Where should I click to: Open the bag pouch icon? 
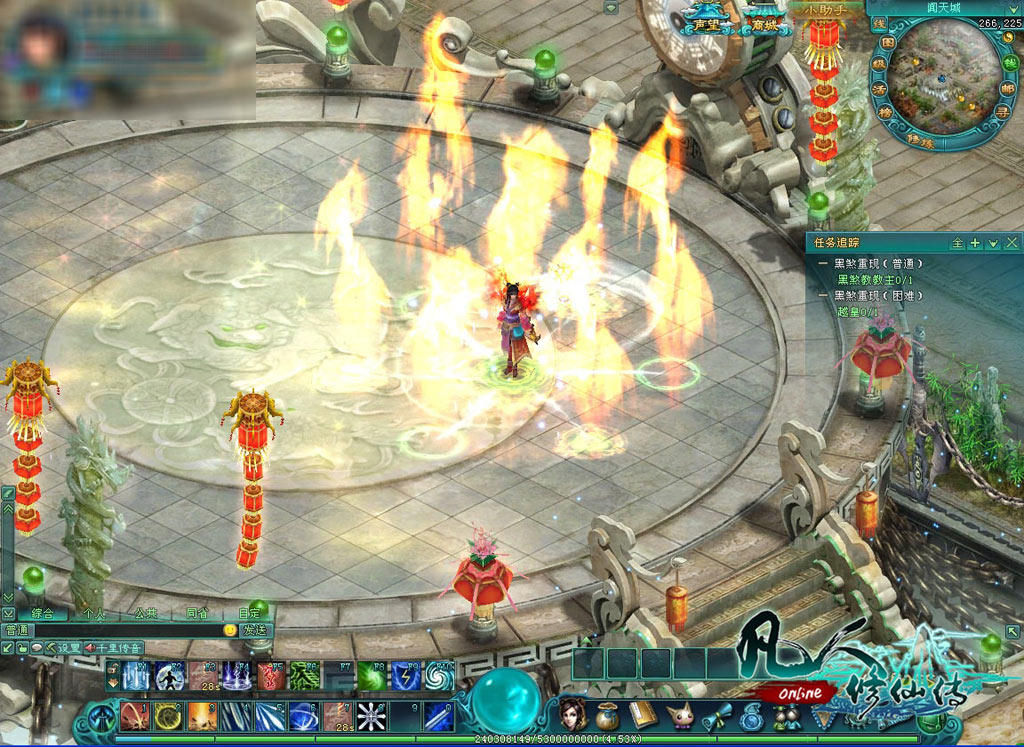click(x=607, y=716)
